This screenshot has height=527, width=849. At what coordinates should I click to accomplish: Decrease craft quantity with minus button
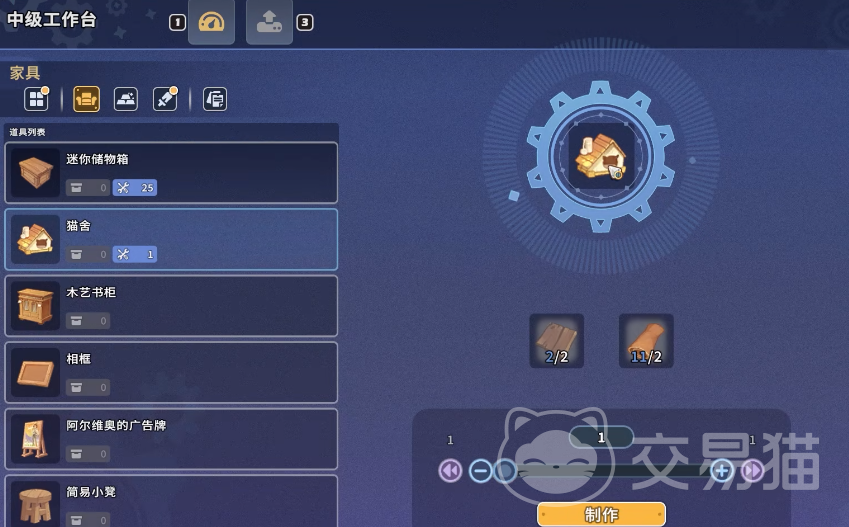(x=481, y=470)
